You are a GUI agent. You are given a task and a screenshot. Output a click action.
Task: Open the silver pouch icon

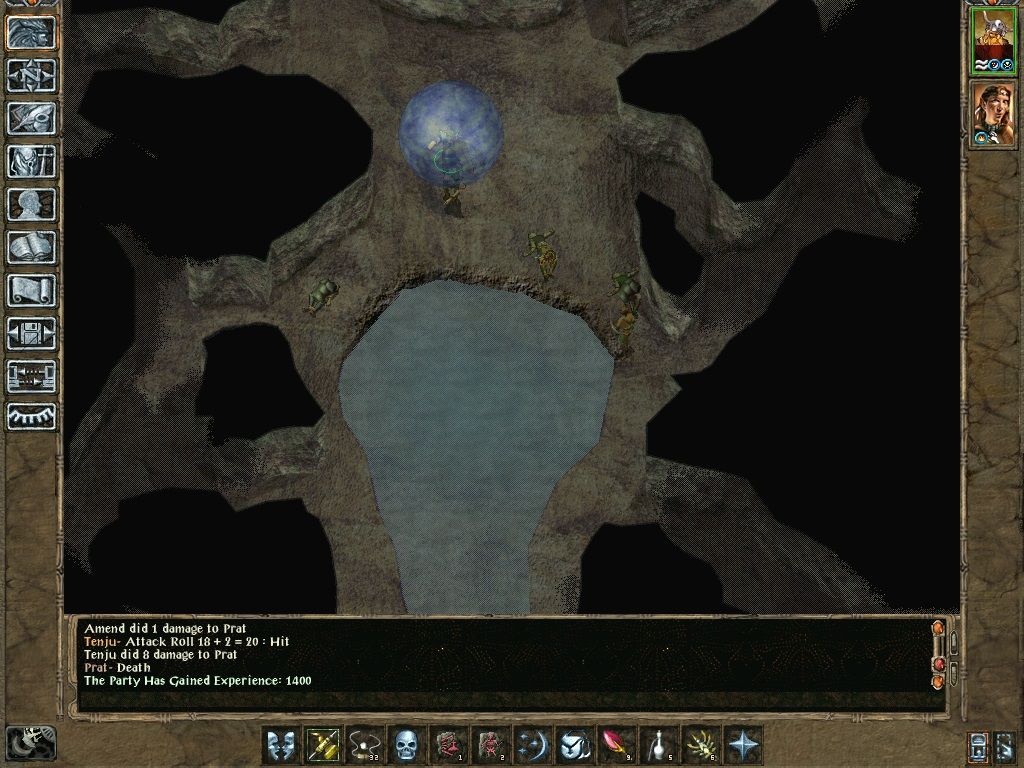(x=574, y=745)
